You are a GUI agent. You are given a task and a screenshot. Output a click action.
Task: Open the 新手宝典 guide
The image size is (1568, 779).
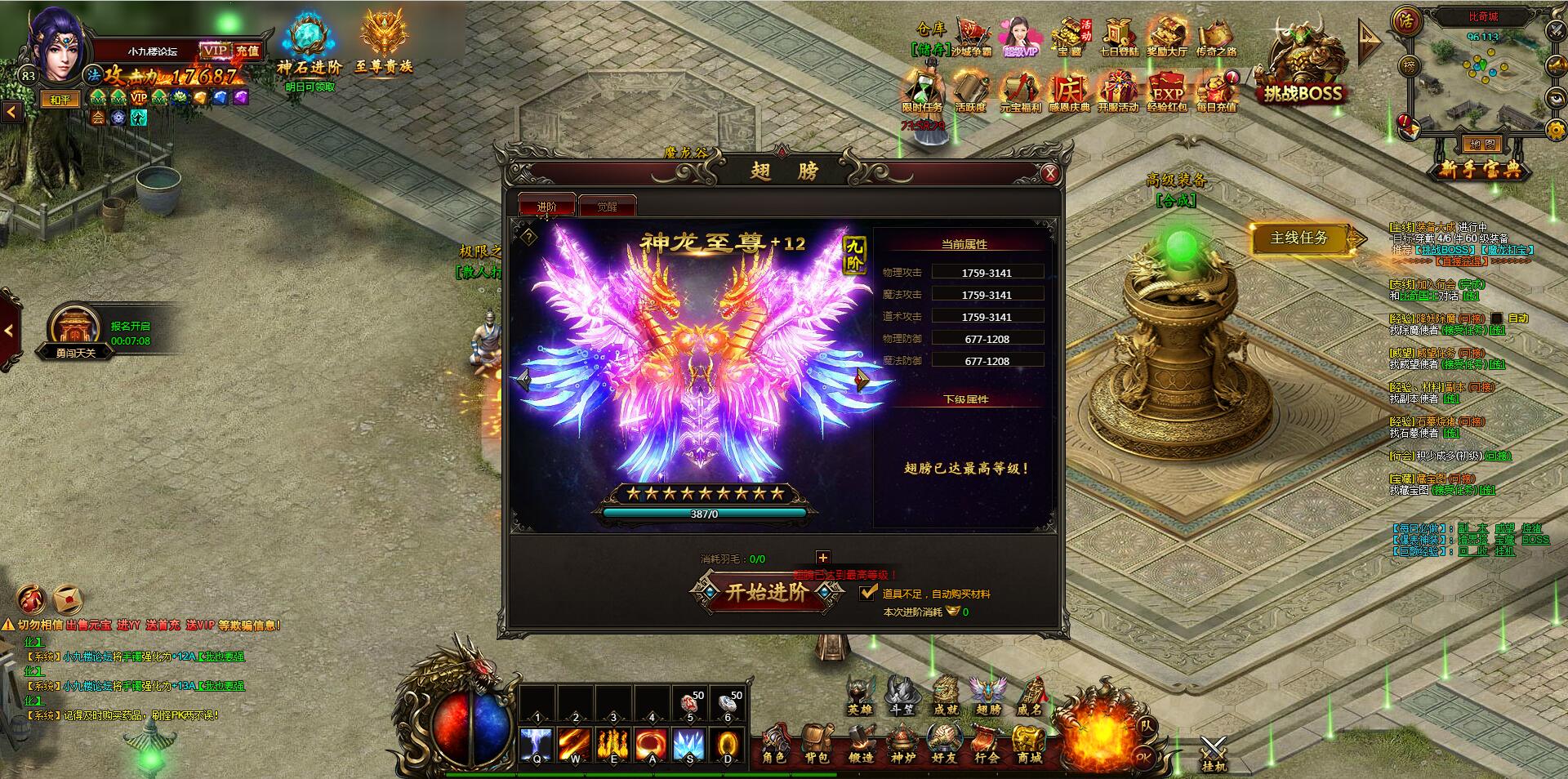1479,169
